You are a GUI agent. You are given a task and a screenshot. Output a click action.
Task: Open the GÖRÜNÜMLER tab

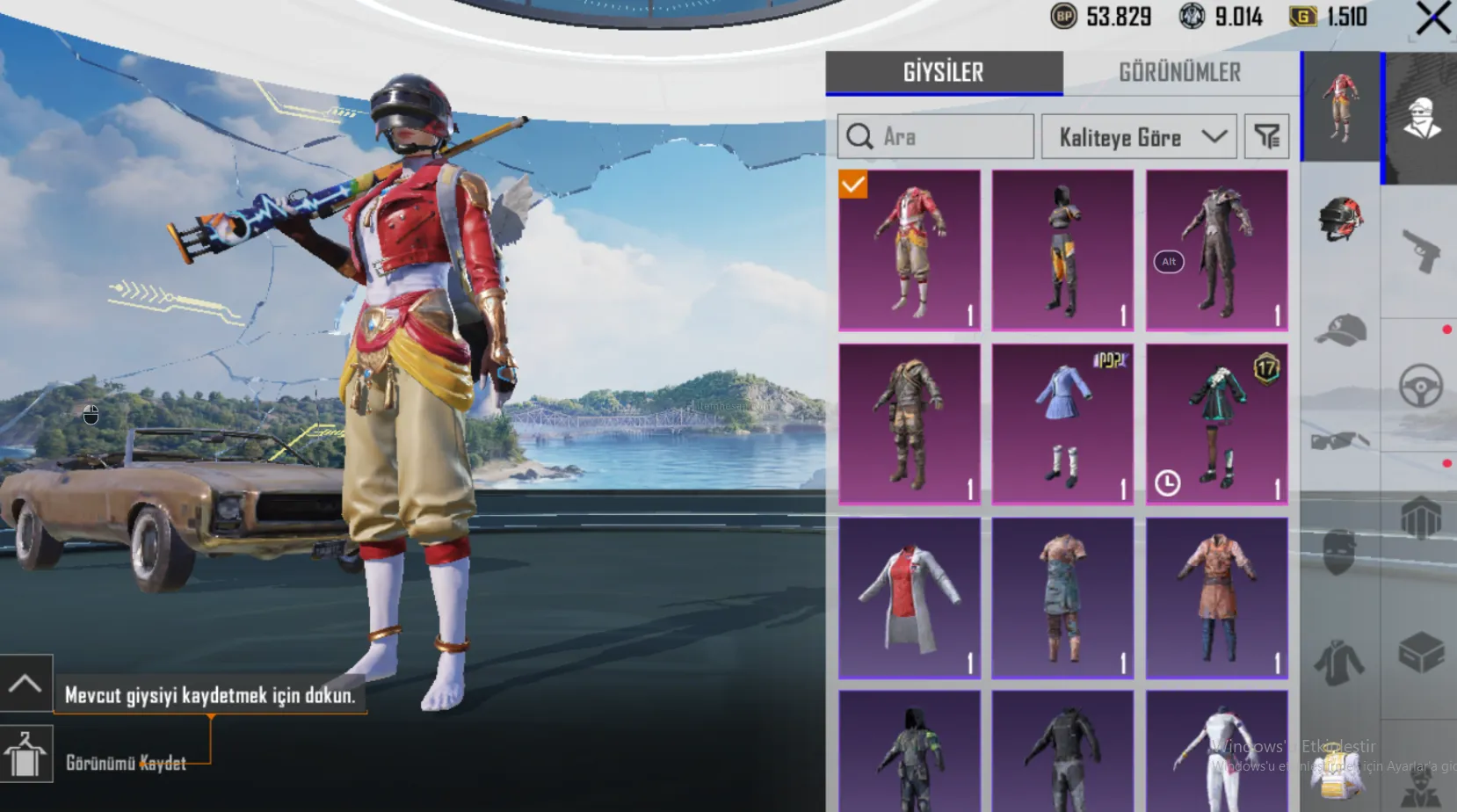[x=1179, y=72]
